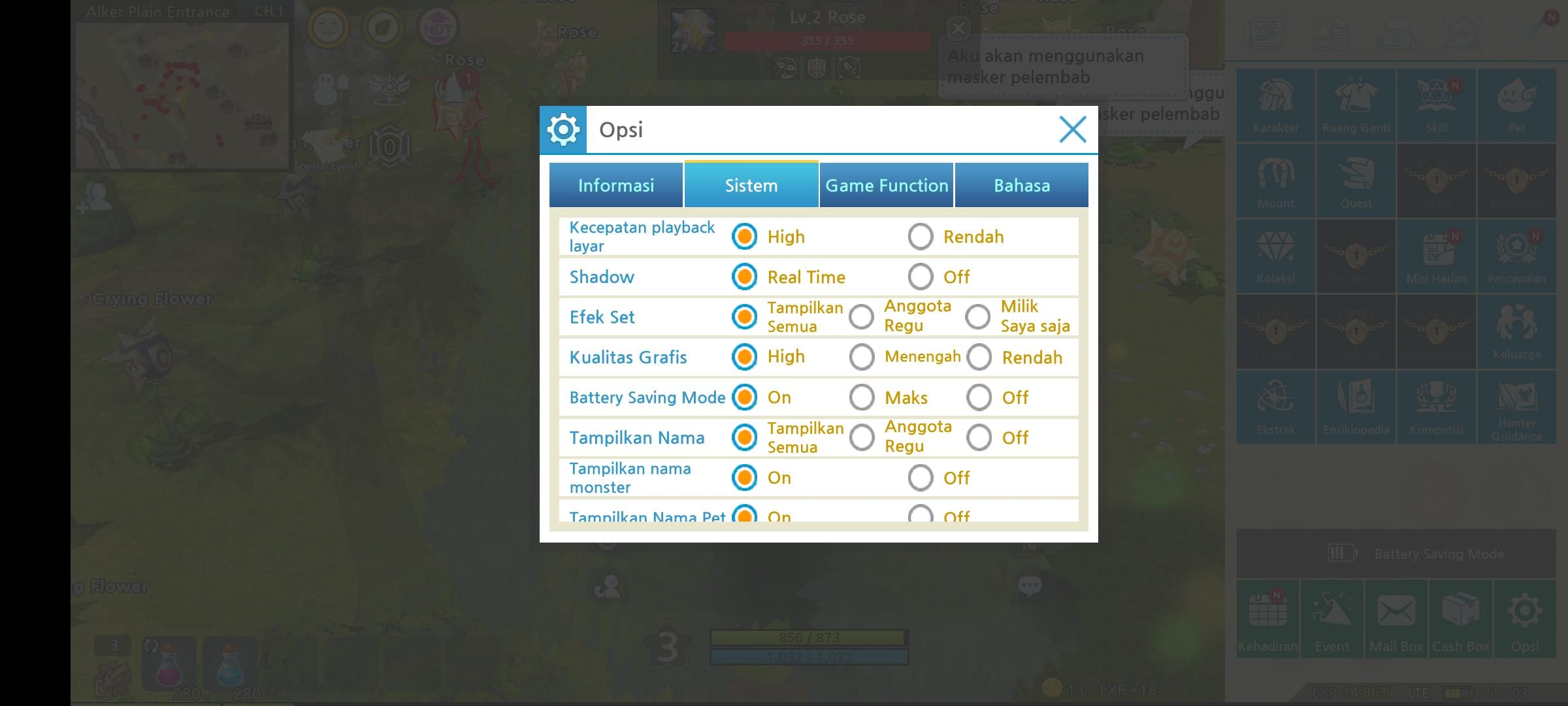
Task: Click the Alker Plain Entrance minimap
Action: 183,95
